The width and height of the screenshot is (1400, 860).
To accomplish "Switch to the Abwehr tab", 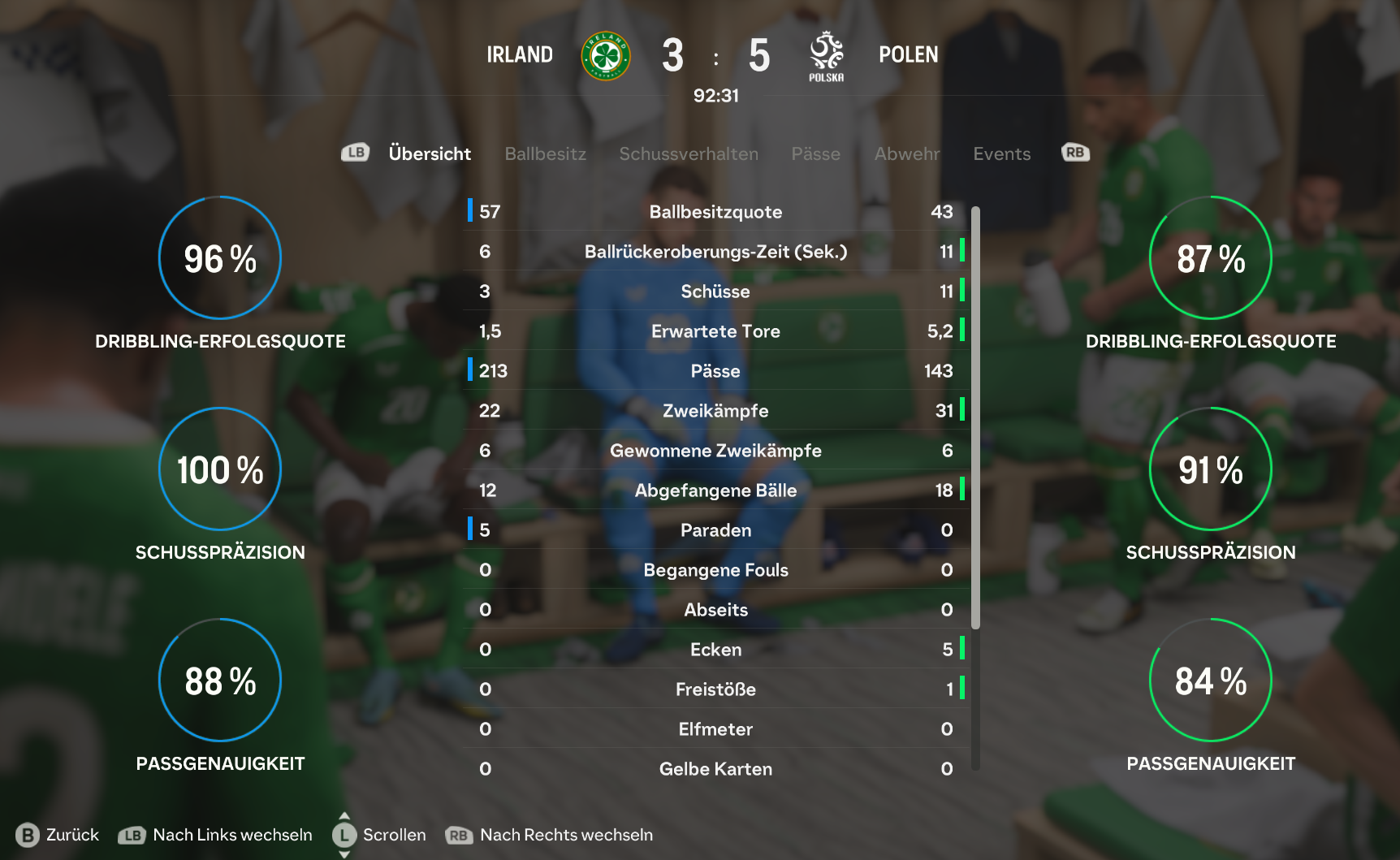I will pos(906,153).
